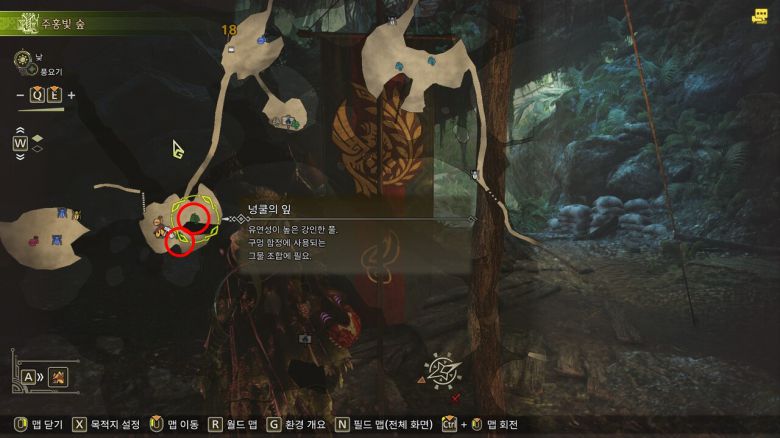Open the map filter icon in the corner frame
780x438 pixels.
(58, 377)
